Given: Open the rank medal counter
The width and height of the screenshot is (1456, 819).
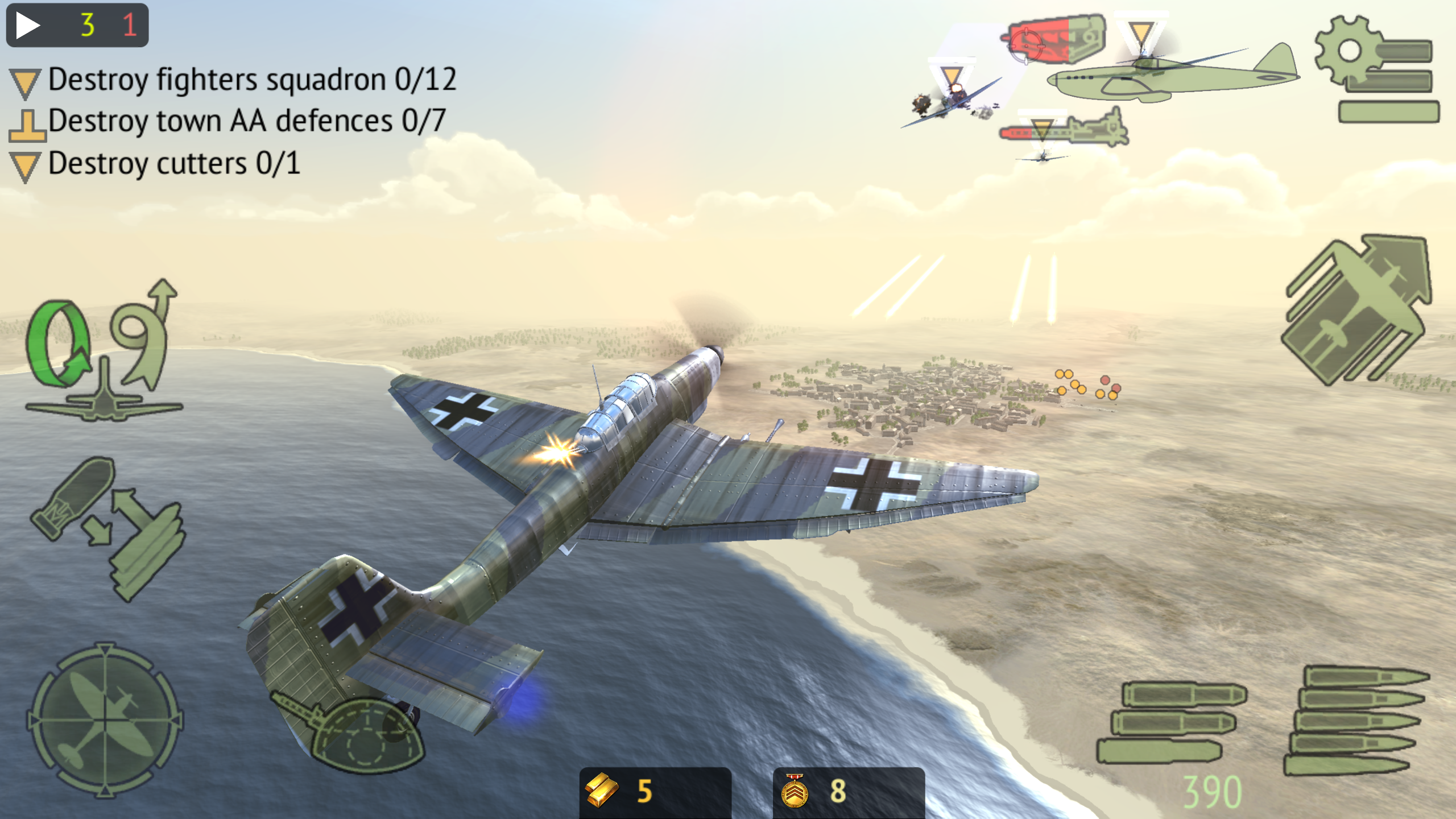Looking at the screenshot, I should [847, 792].
